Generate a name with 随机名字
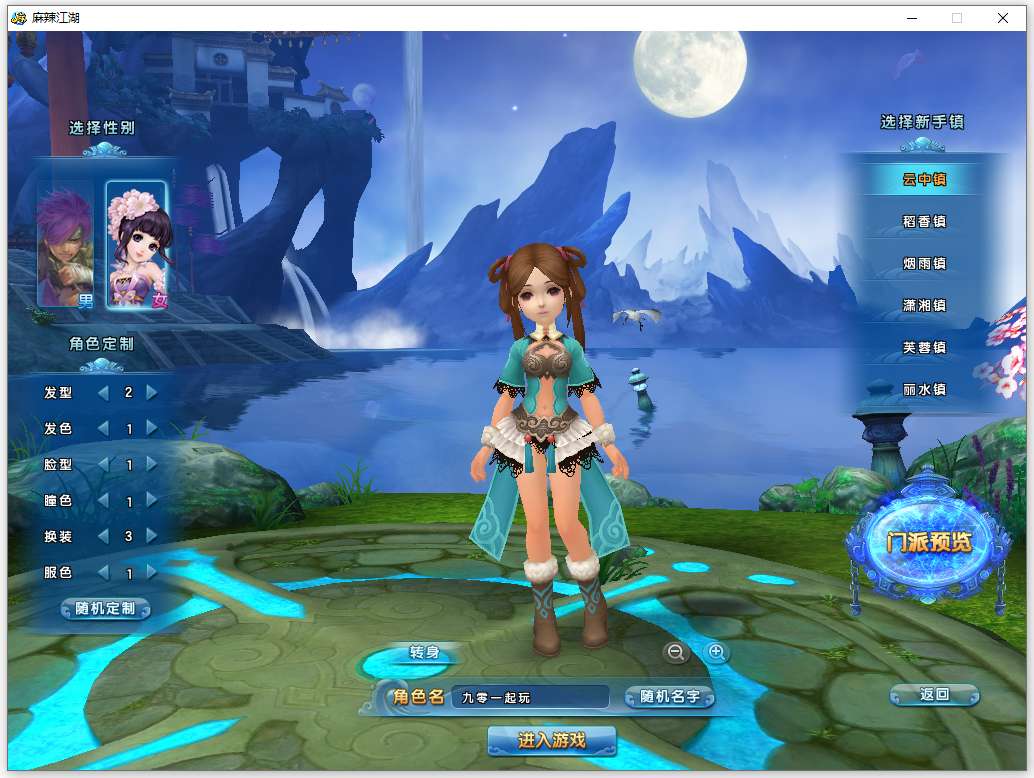The image size is (1034, 778). point(669,697)
